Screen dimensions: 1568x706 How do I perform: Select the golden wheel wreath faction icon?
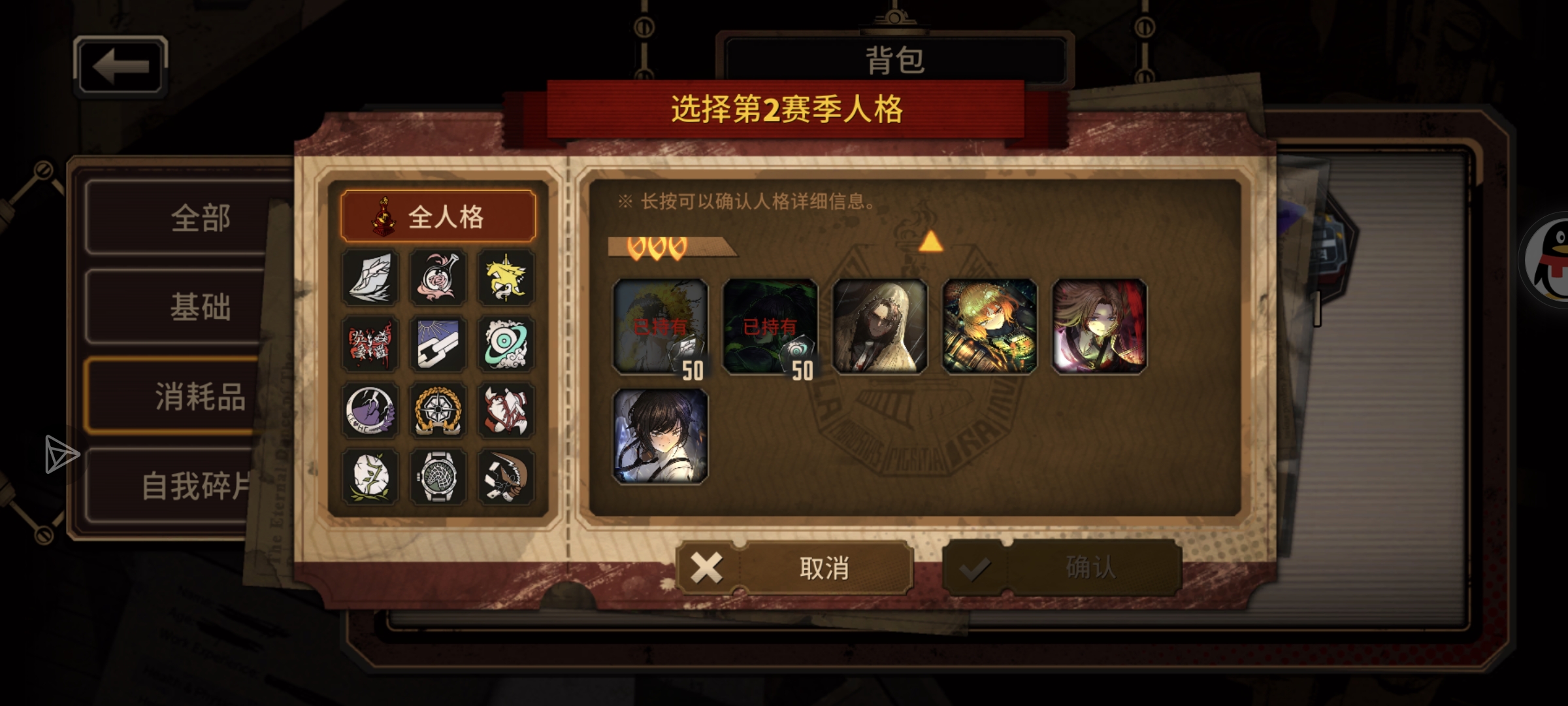coord(439,411)
